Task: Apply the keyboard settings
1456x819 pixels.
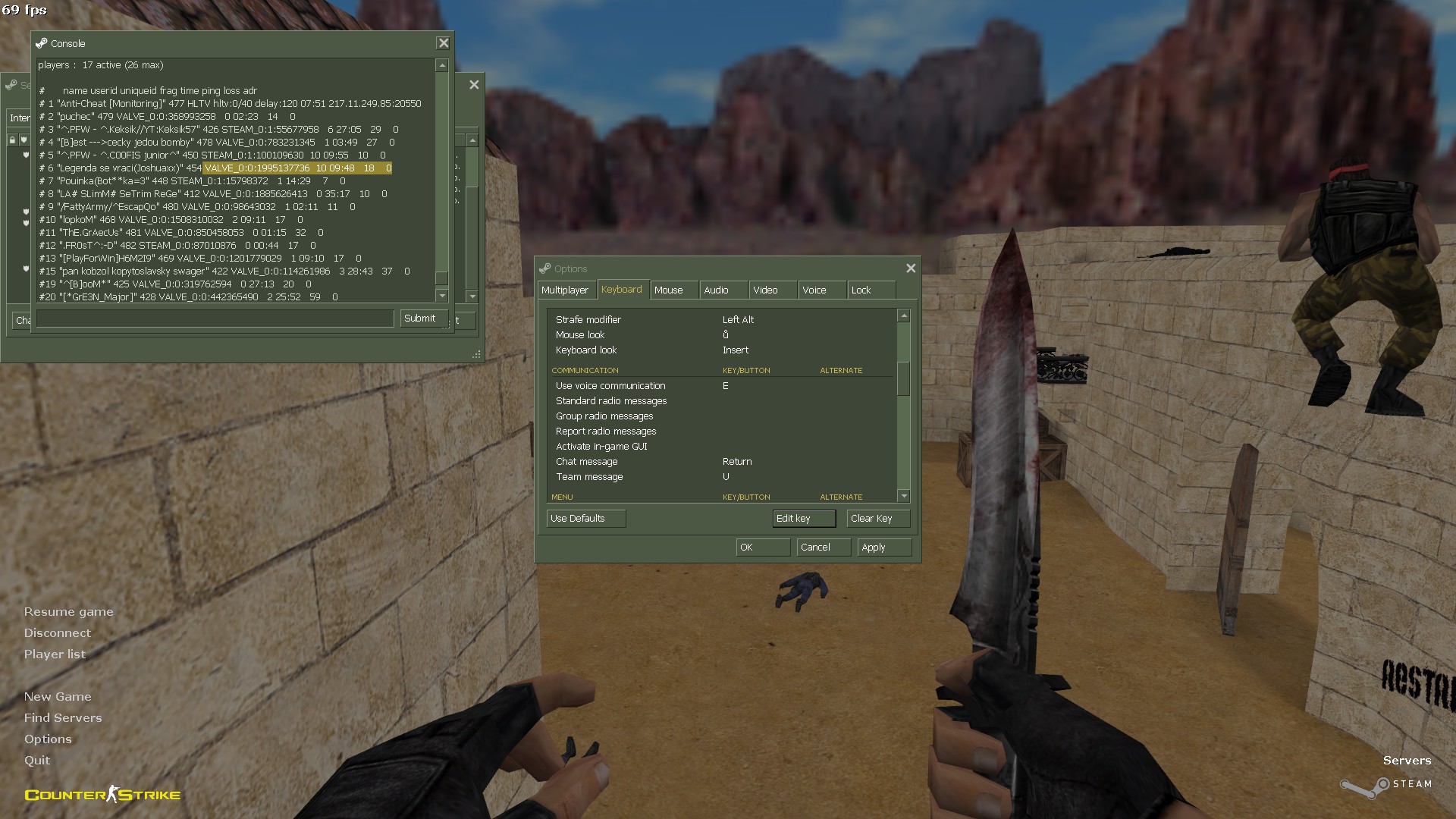Action: click(x=883, y=548)
